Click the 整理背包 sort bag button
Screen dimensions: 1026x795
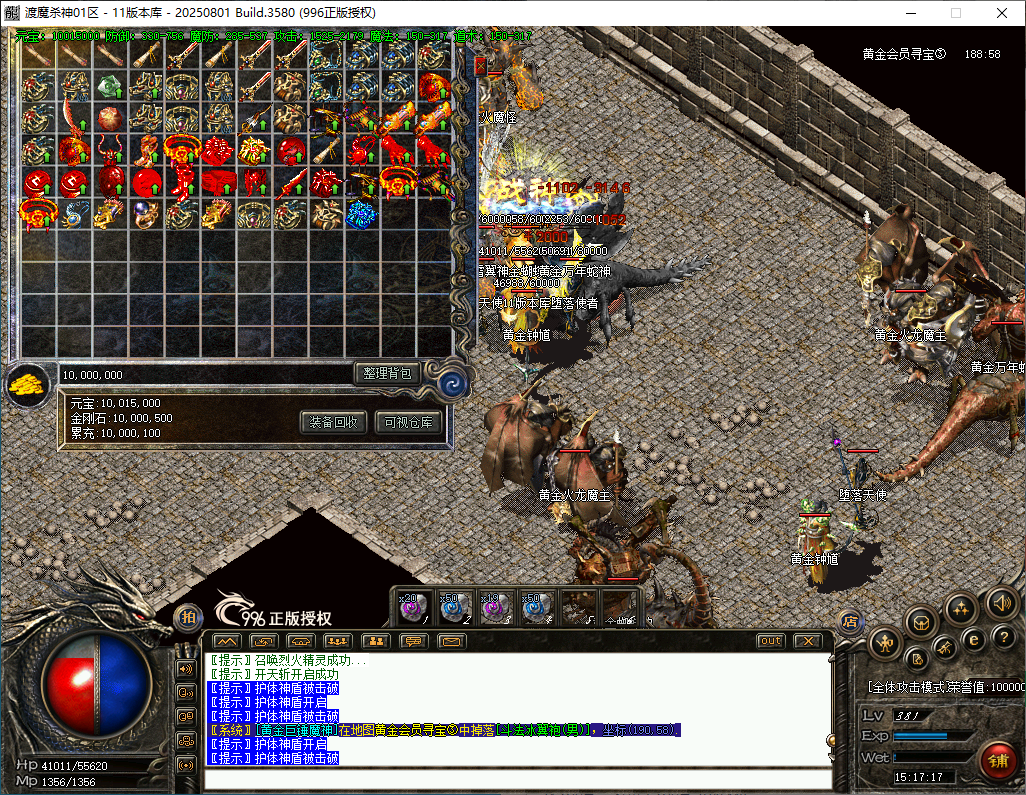[387, 373]
